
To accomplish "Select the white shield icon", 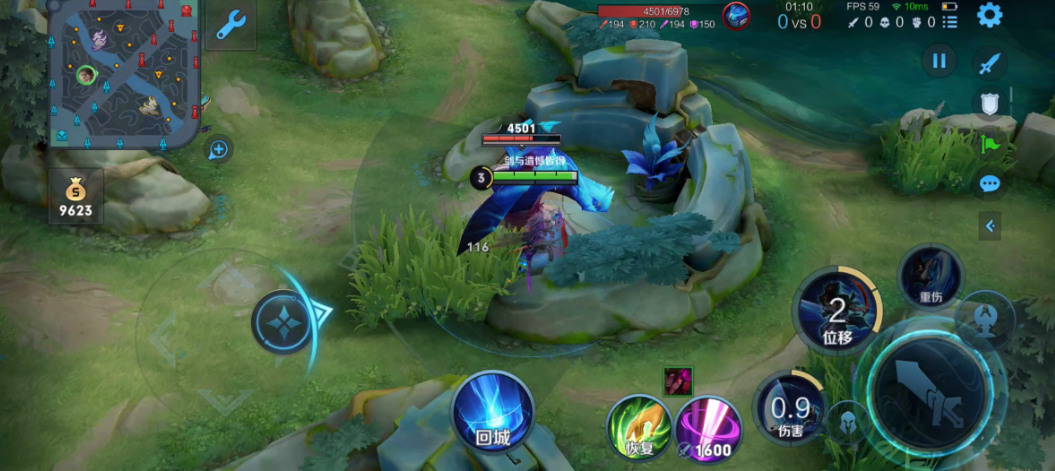I will [988, 103].
